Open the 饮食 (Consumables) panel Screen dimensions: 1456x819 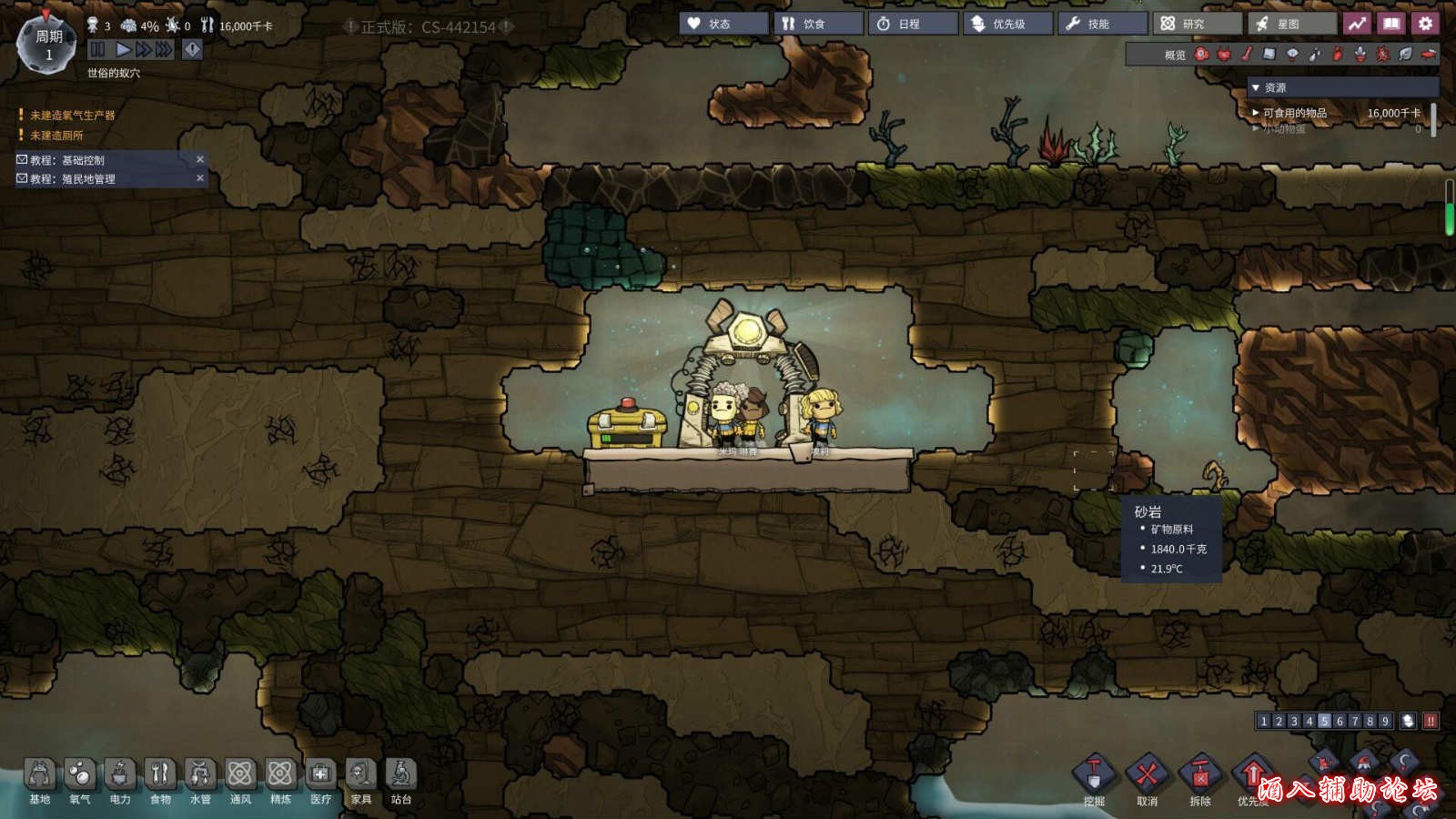(x=818, y=24)
